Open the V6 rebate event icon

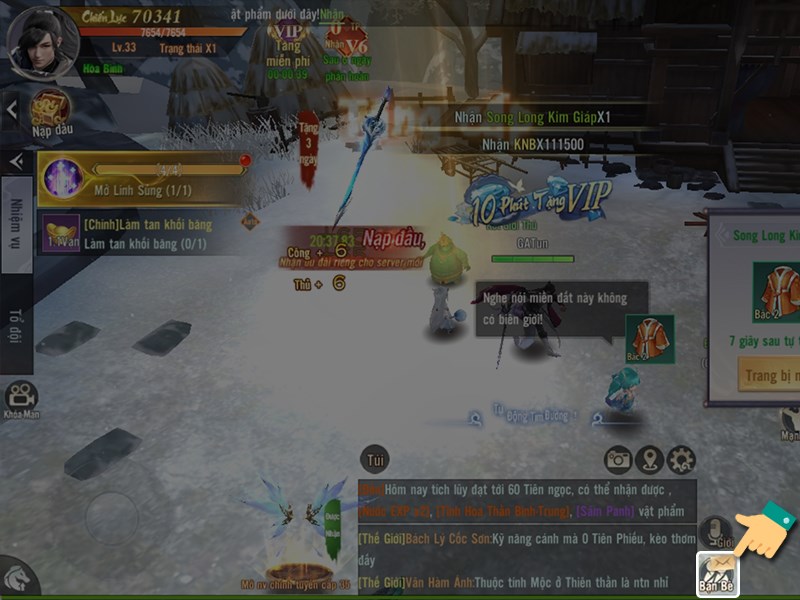pyautogui.click(x=350, y=50)
